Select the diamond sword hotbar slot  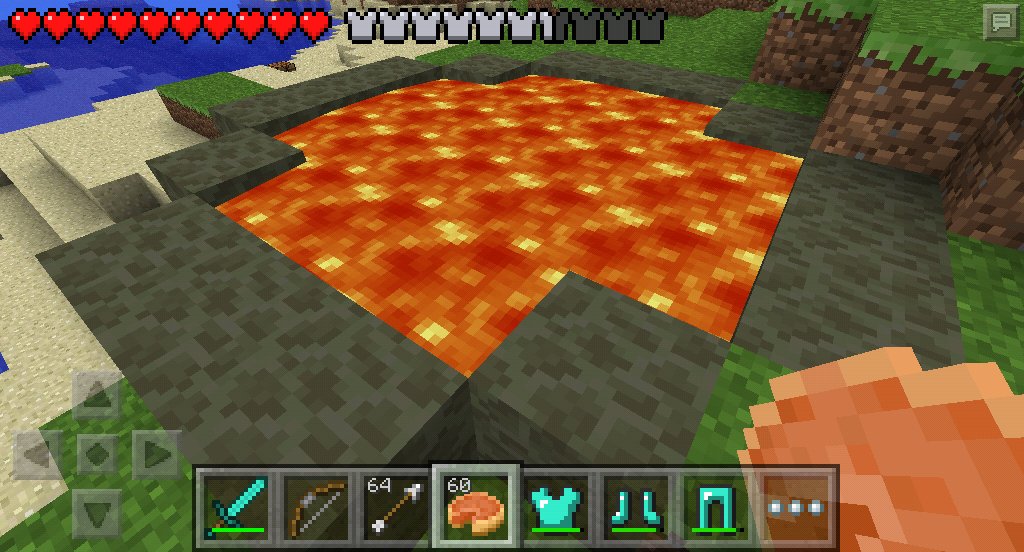(x=236, y=503)
